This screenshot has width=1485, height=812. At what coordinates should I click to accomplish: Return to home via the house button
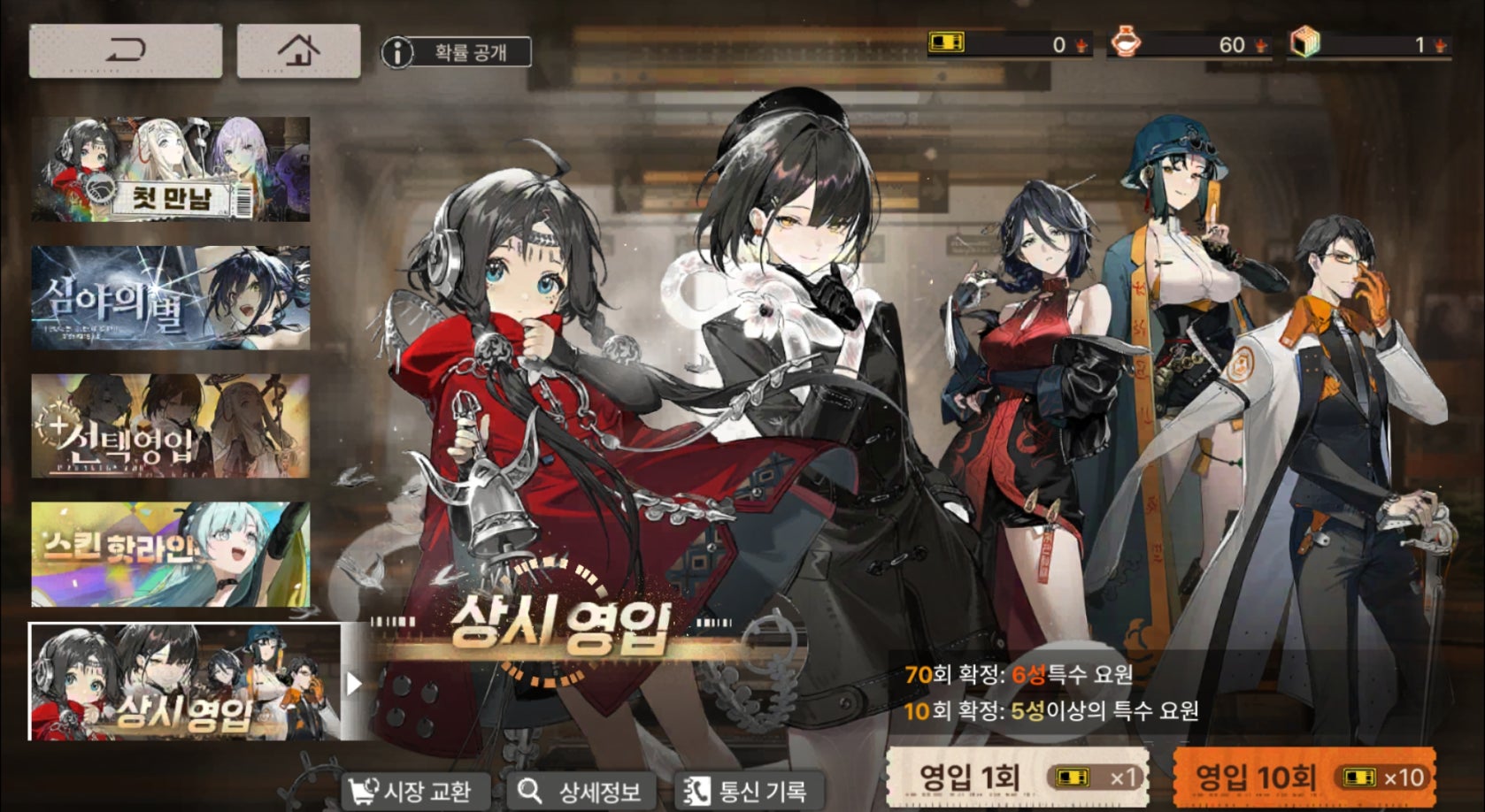[298, 51]
